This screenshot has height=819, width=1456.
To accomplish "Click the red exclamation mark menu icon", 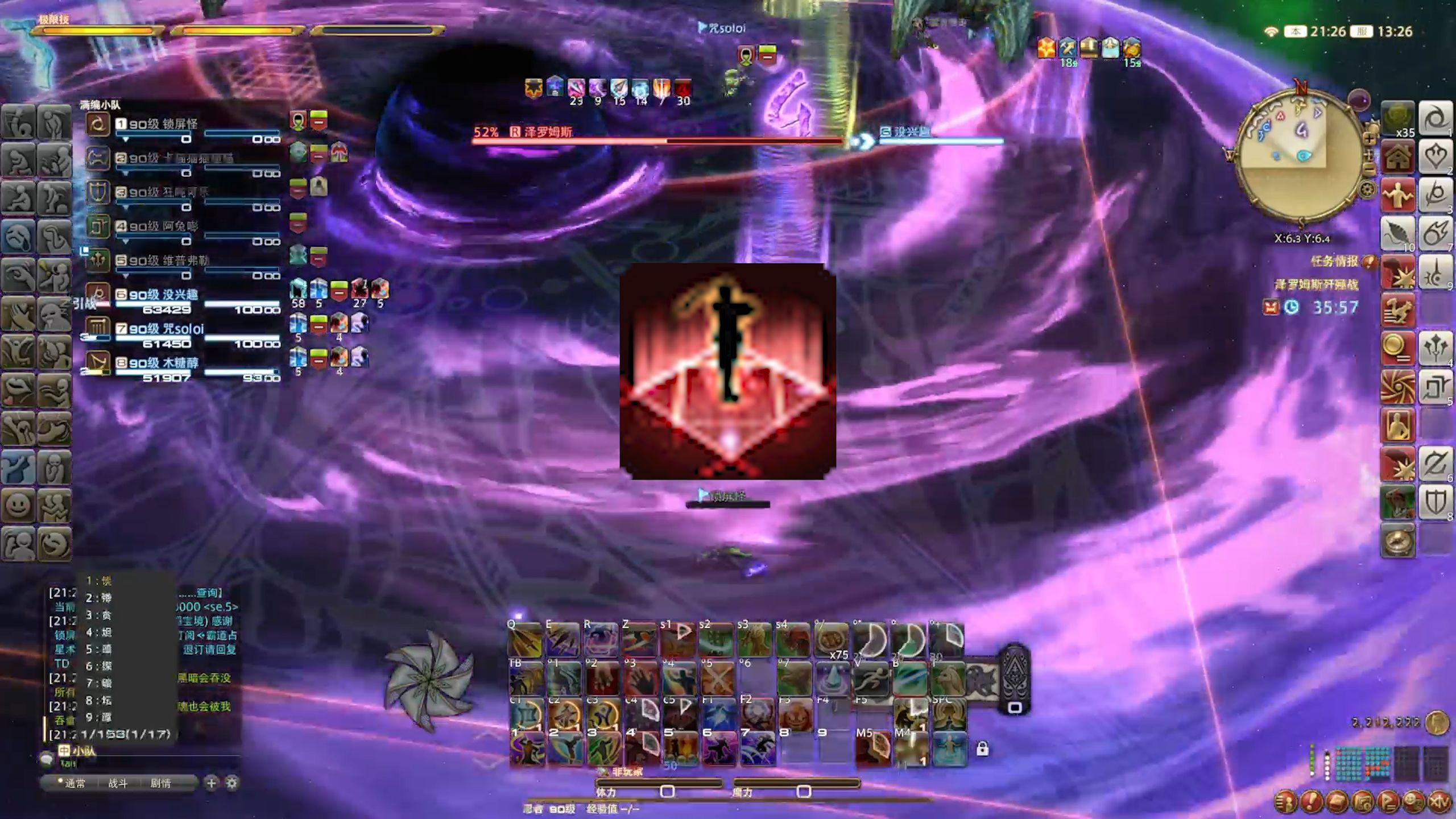I will pos(1311,802).
